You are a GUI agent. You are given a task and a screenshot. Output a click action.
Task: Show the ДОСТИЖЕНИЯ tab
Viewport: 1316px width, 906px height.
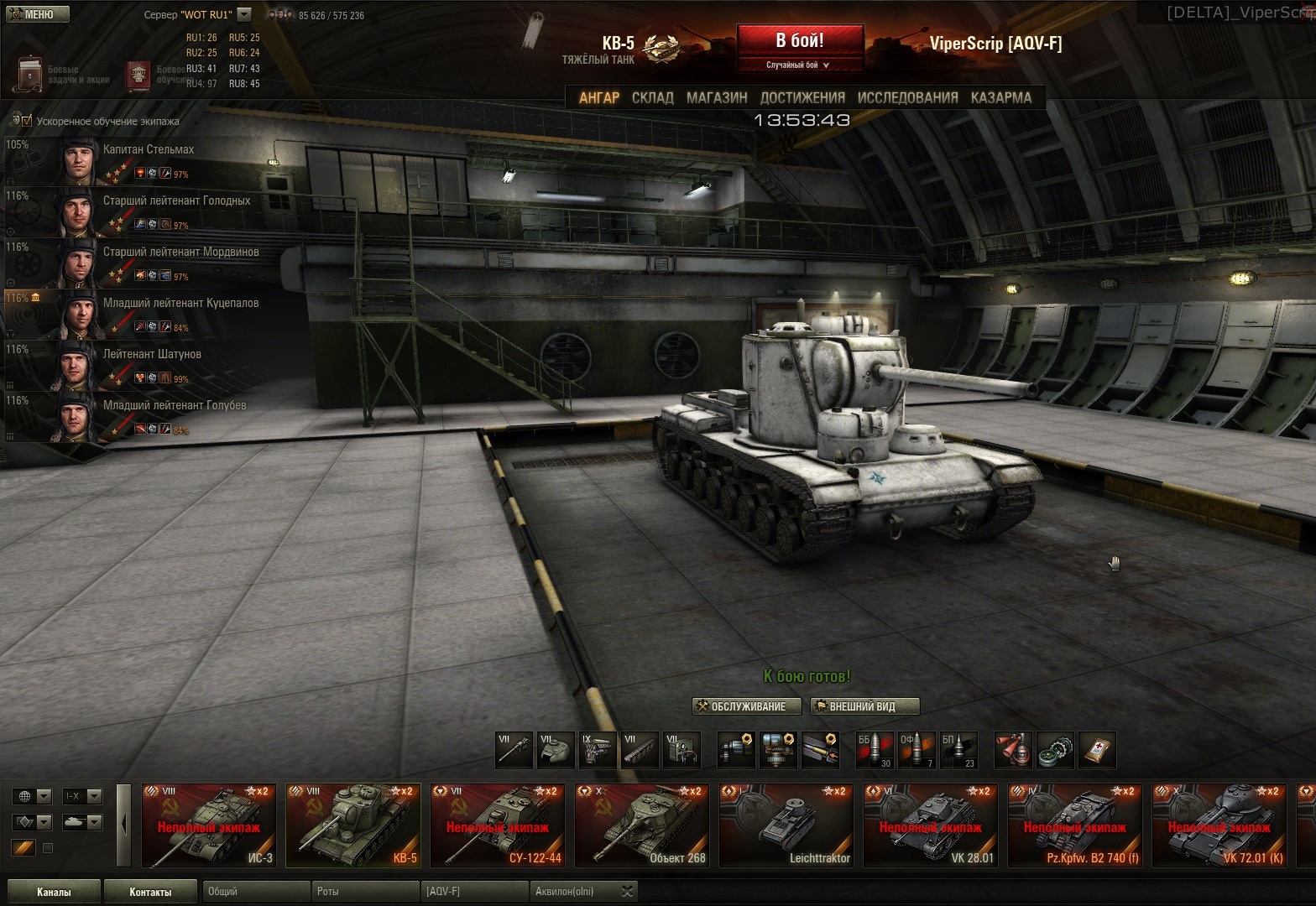802,98
